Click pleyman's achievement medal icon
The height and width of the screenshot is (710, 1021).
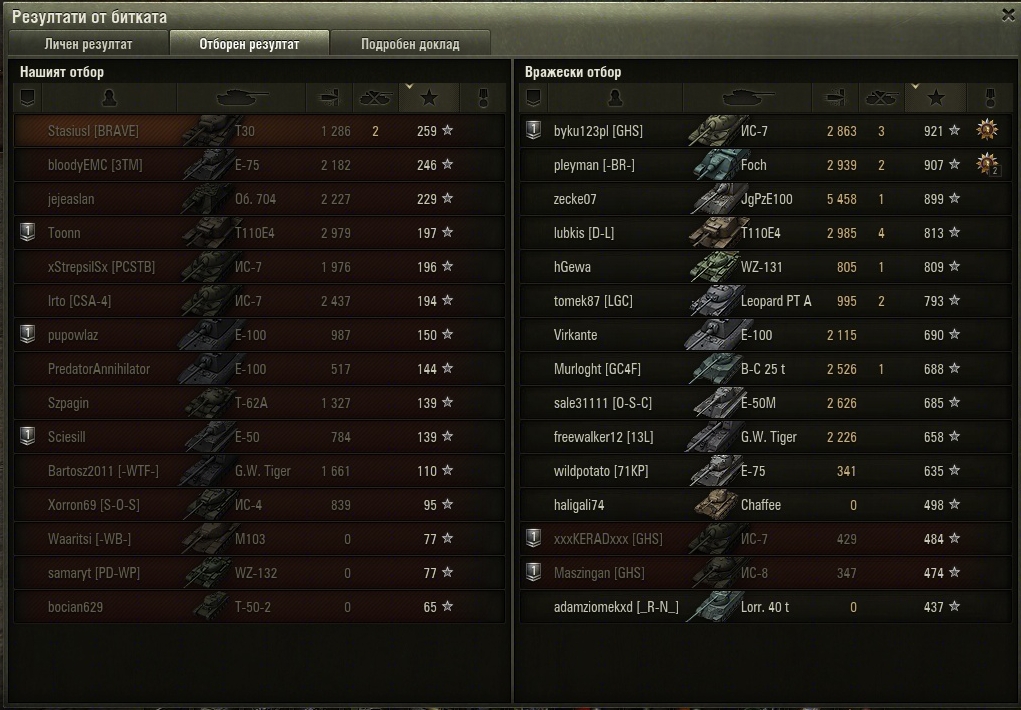click(988, 164)
